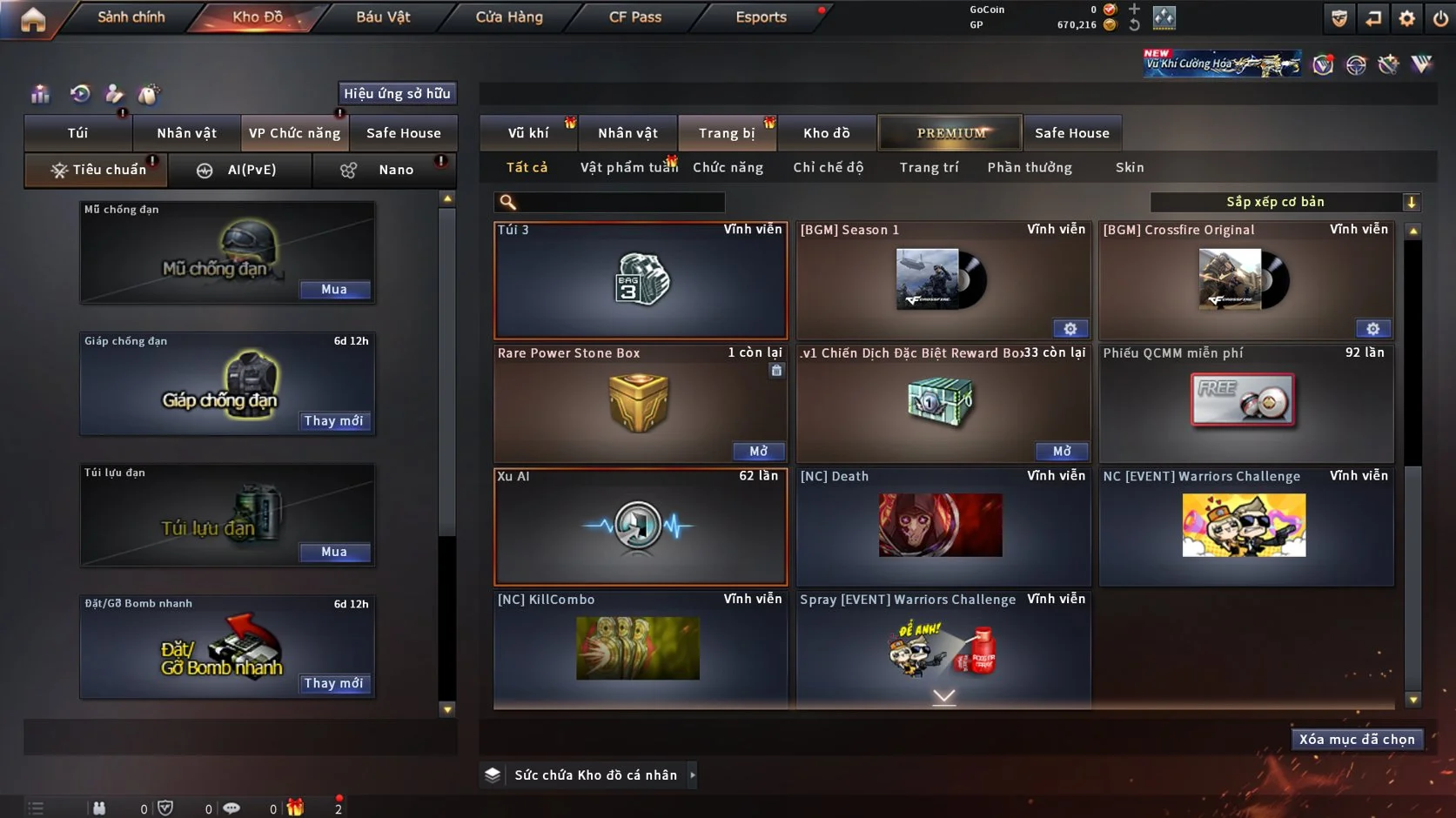Click the downward chevron below Spray Warriors Challenge
The width and height of the screenshot is (1456, 818).
coord(943,696)
